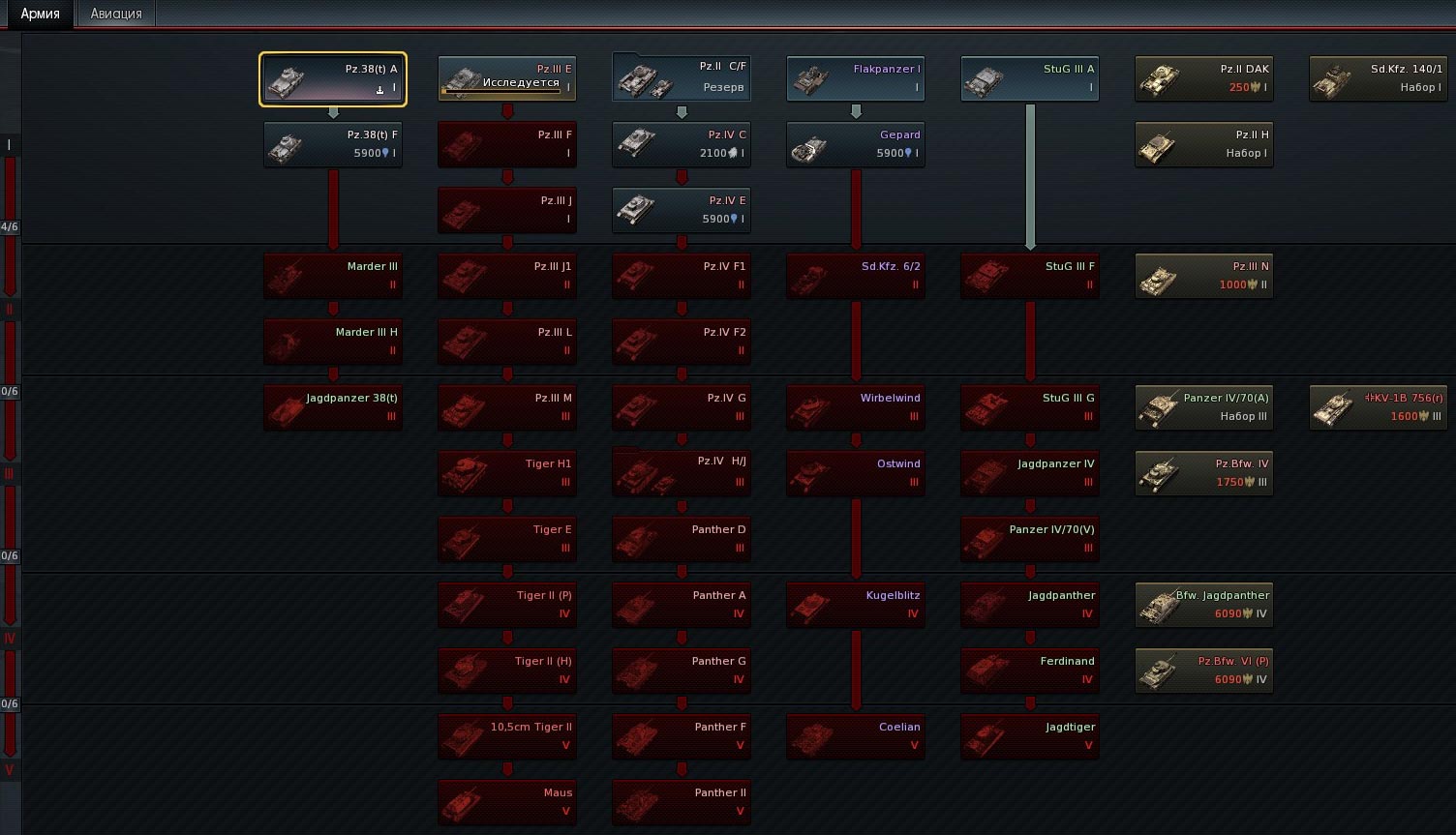This screenshot has height=835, width=1456.
Task: Select the Panther II tank
Action: (x=682, y=803)
